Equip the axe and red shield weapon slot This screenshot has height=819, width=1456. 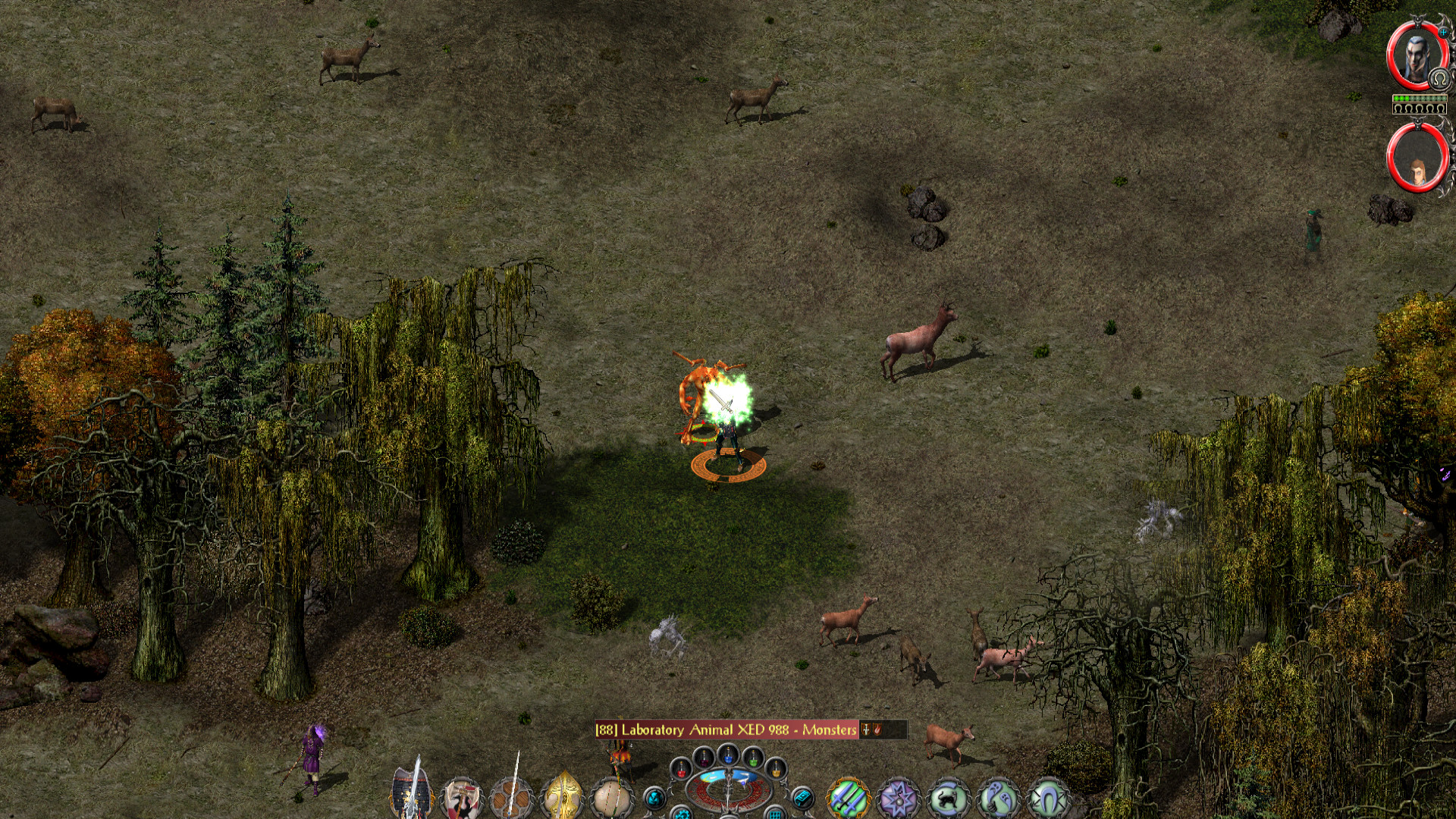[x=461, y=798]
